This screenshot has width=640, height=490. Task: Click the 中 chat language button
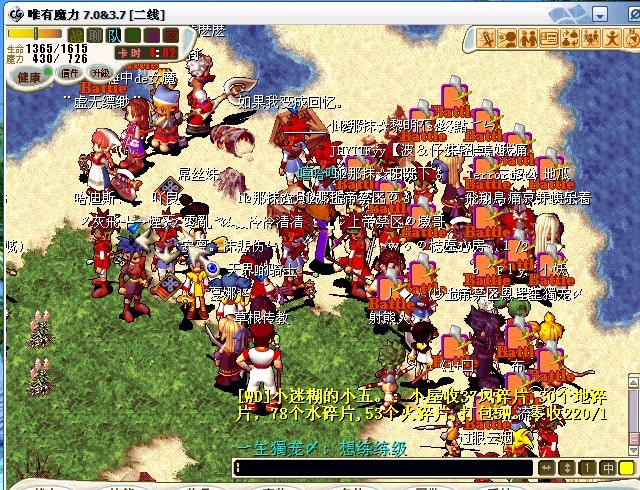[607, 468]
